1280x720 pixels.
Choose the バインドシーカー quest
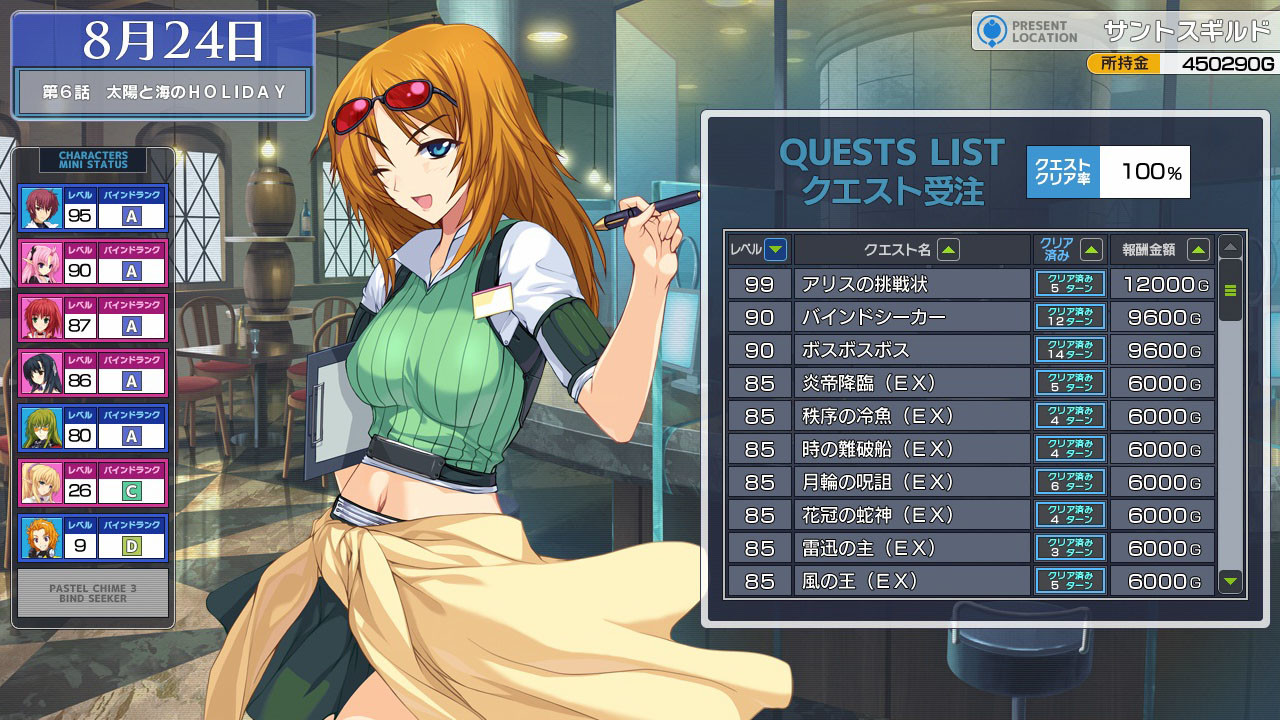click(911, 317)
